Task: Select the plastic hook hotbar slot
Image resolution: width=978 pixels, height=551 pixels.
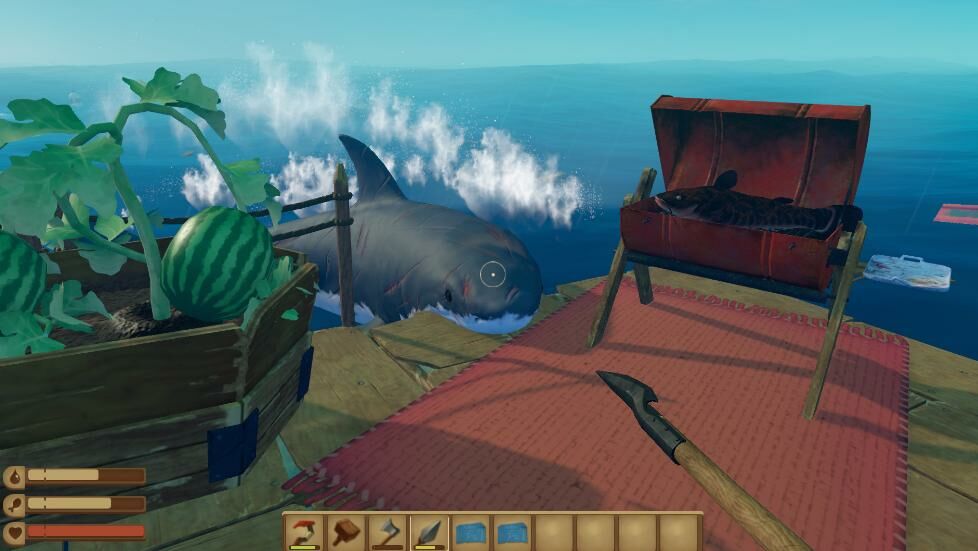Action: [304, 532]
